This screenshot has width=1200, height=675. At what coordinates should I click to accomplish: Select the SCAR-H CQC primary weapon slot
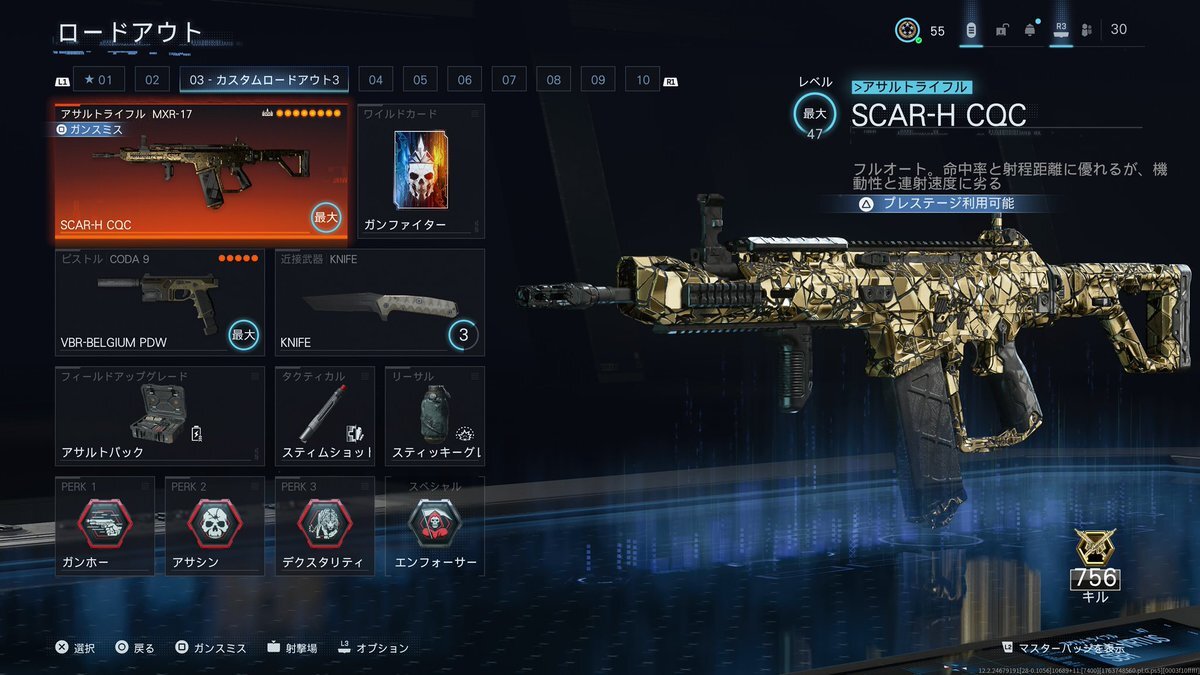(x=201, y=173)
